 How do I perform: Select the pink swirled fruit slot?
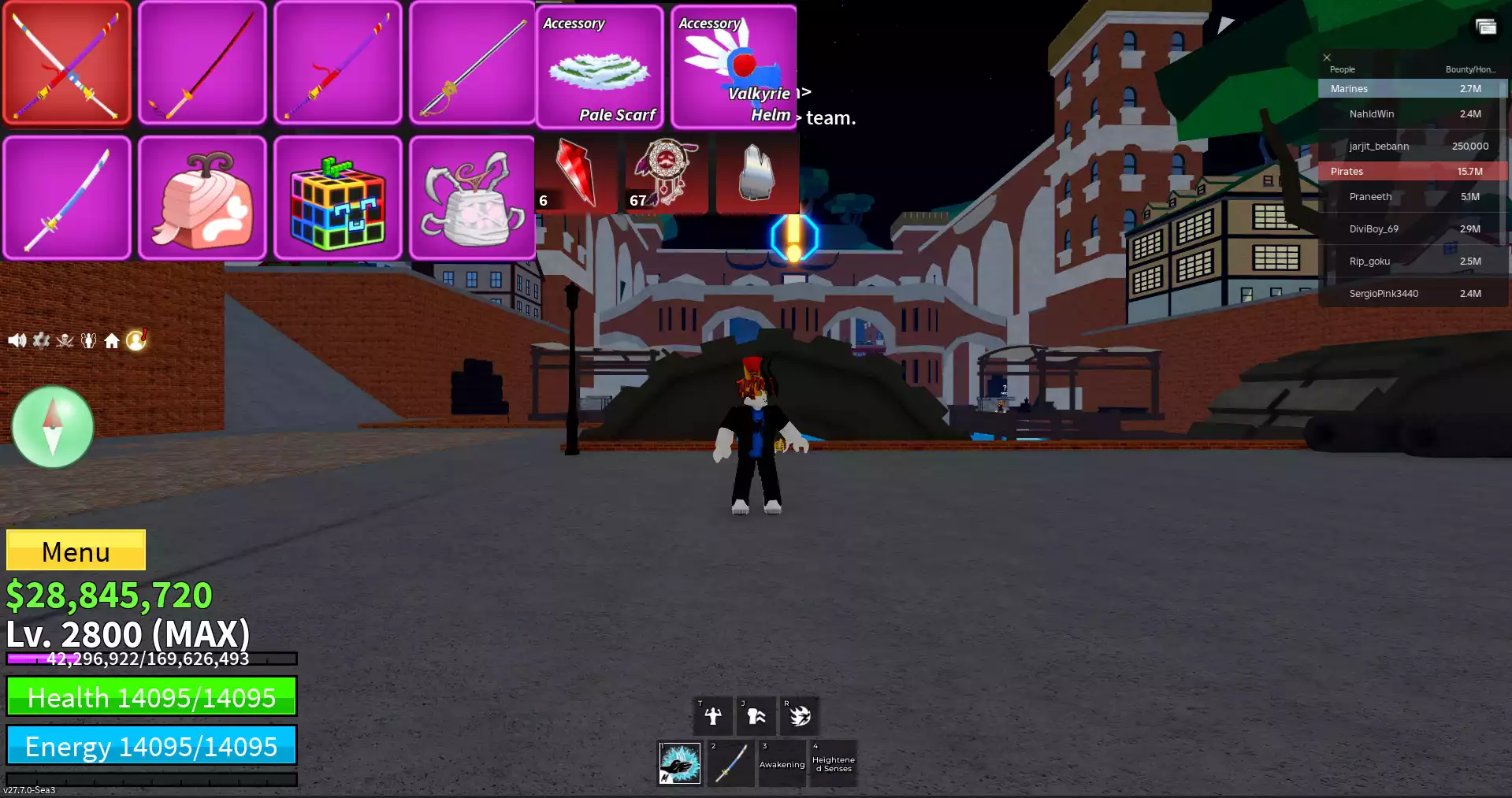(202, 199)
